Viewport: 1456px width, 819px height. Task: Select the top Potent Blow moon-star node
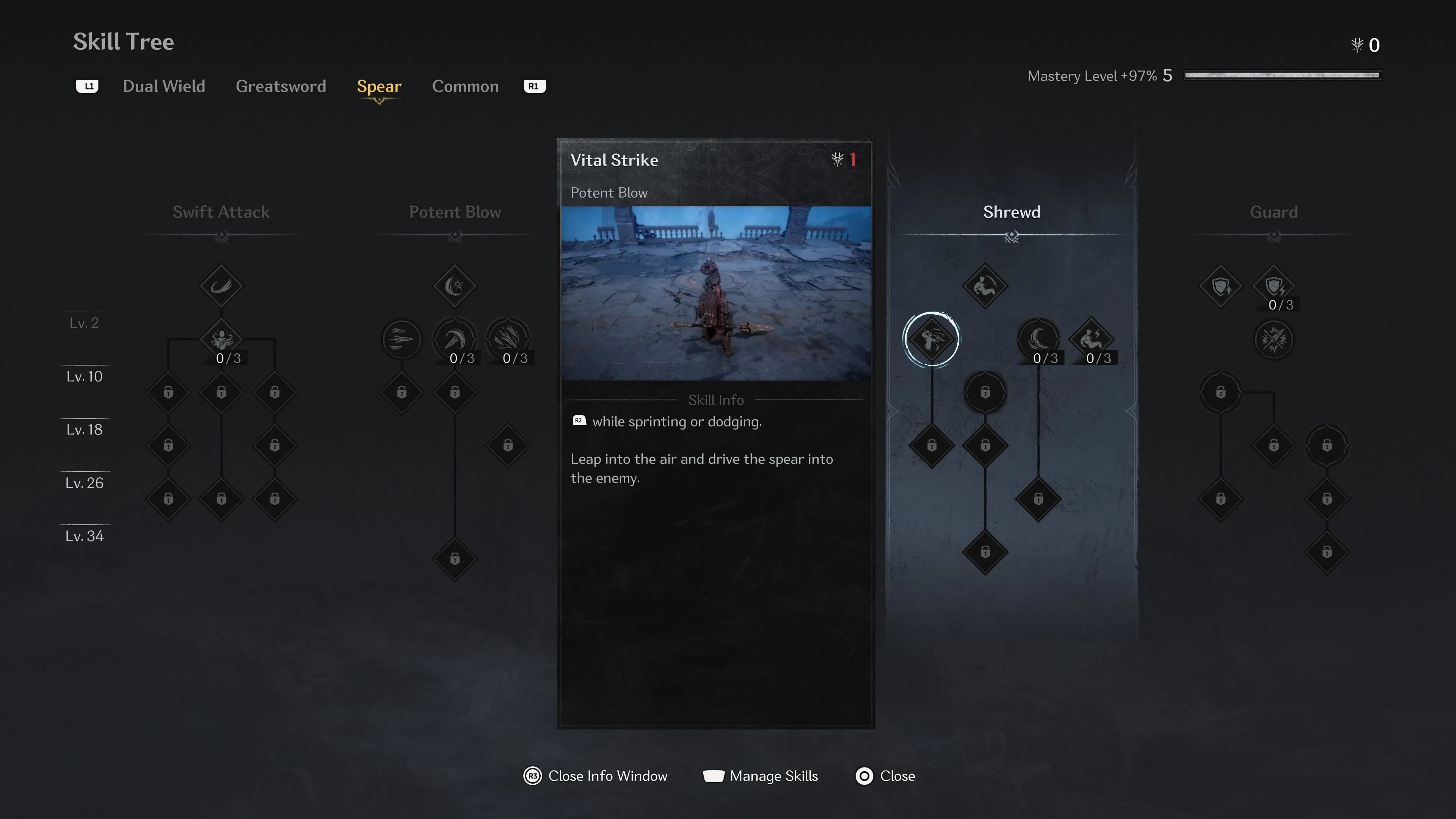pyautogui.click(x=455, y=286)
